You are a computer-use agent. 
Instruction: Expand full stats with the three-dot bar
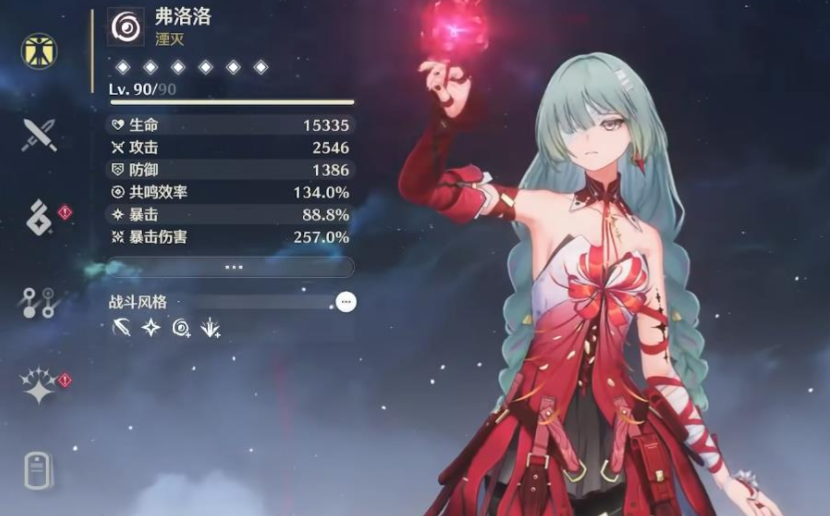click(x=234, y=267)
